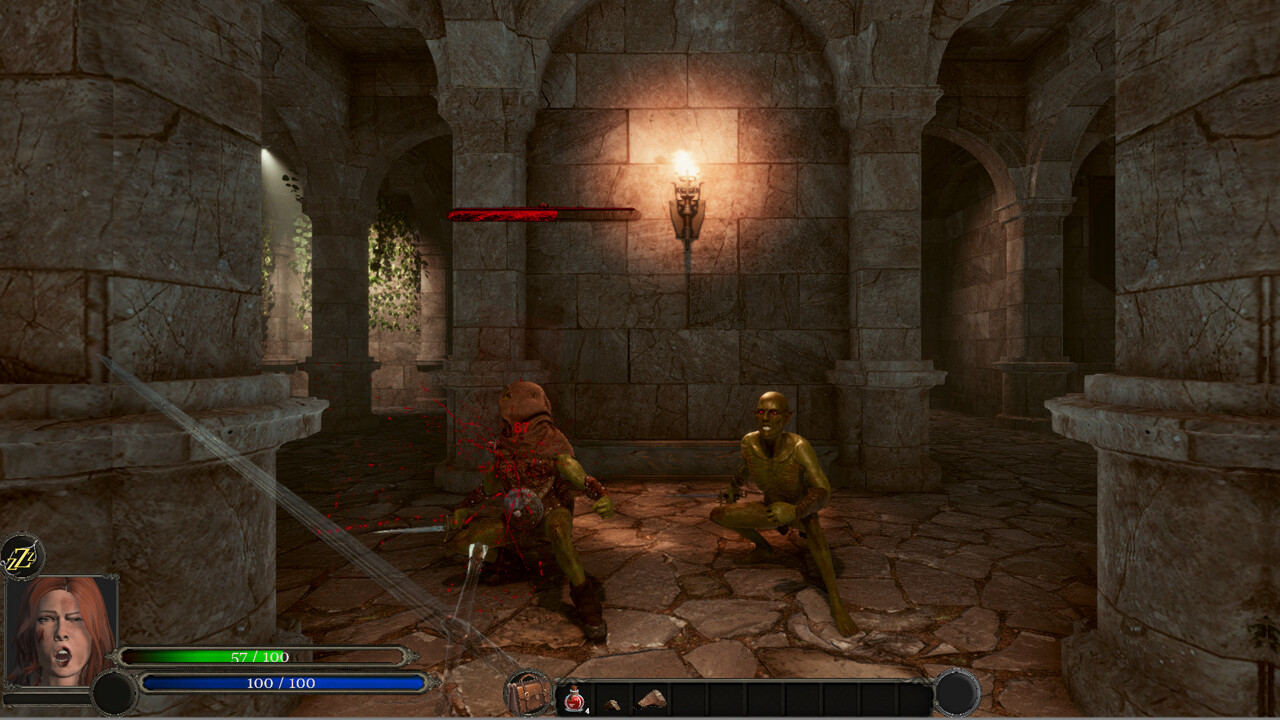This screenshot has height=720, width=1280.
Task: Click the larger rock fragment in the hotbar
Action: point(650,700)
